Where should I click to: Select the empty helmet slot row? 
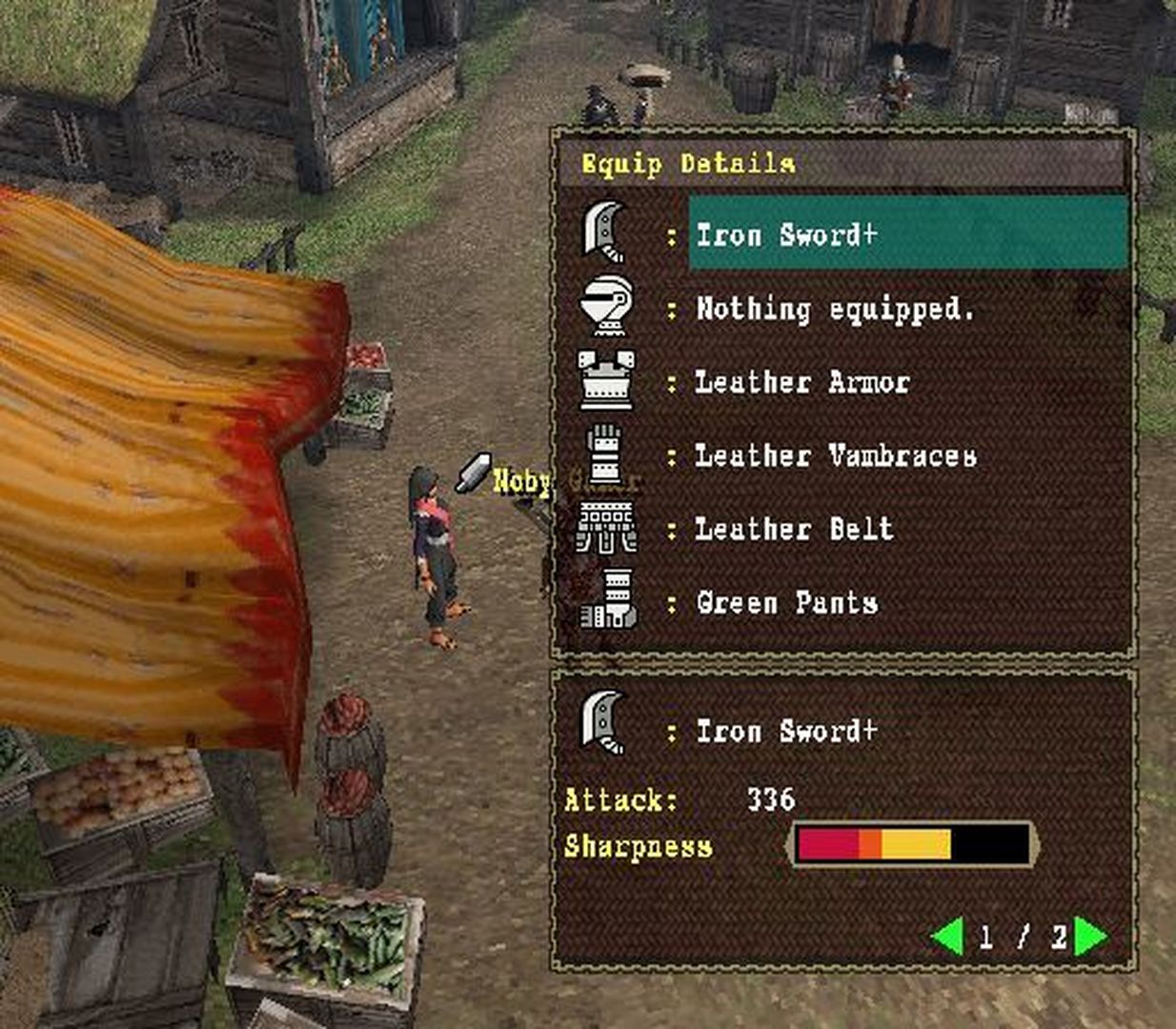coord(834,309)
